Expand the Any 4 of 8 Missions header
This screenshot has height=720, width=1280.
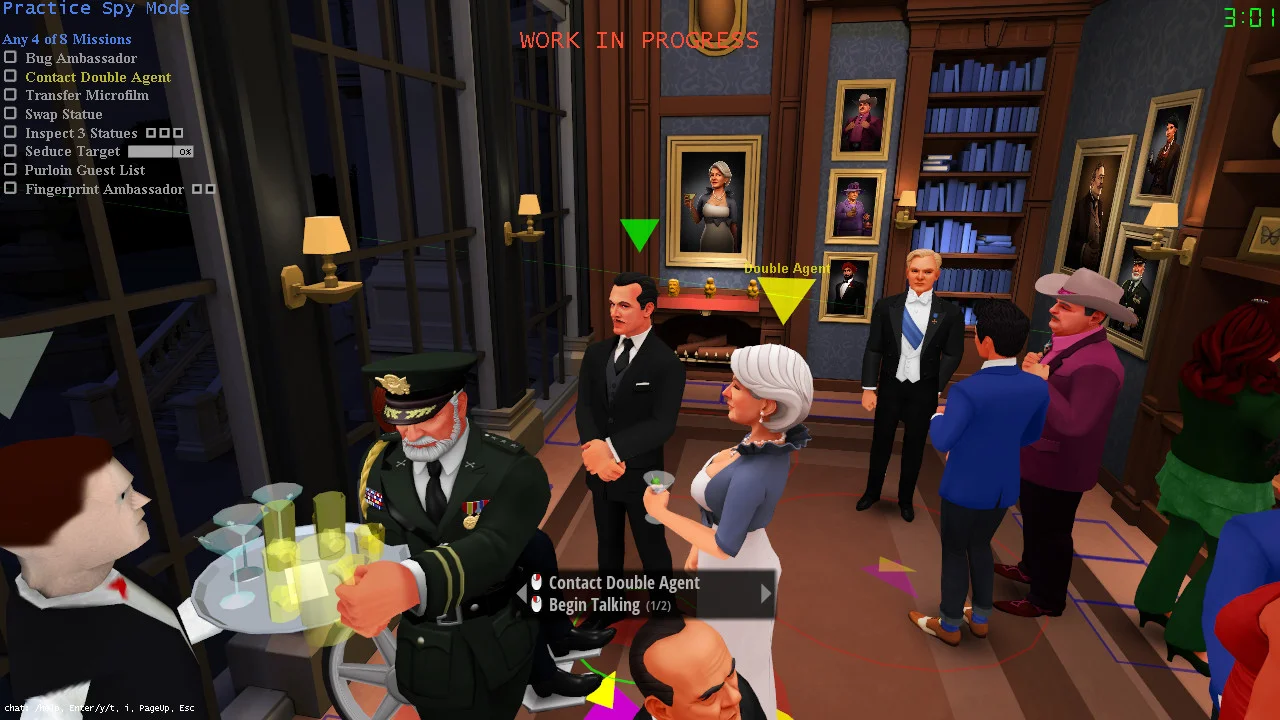coord(66,39)
